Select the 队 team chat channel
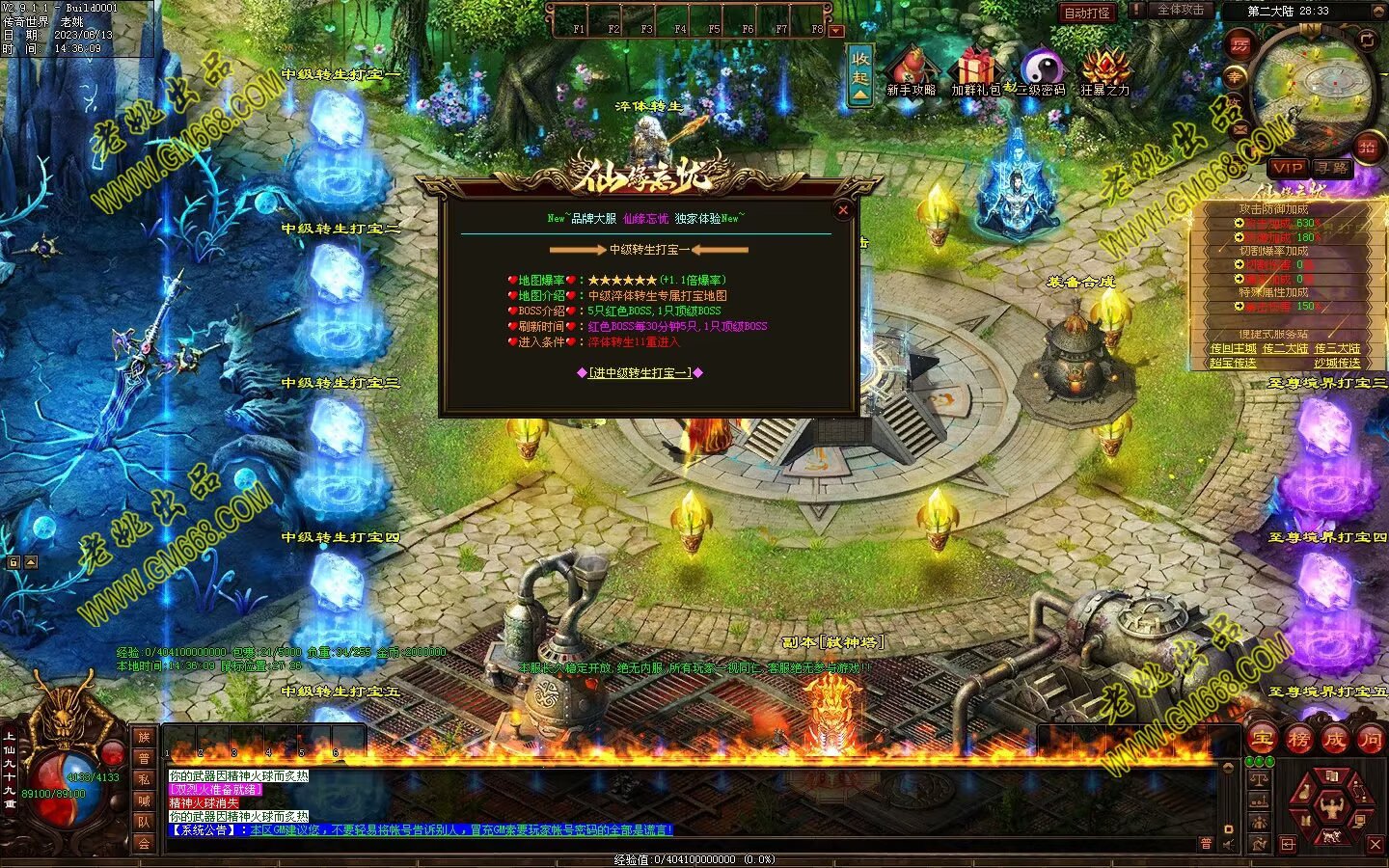This screenshot has width=1389, height=868. [x=144, y=822]
